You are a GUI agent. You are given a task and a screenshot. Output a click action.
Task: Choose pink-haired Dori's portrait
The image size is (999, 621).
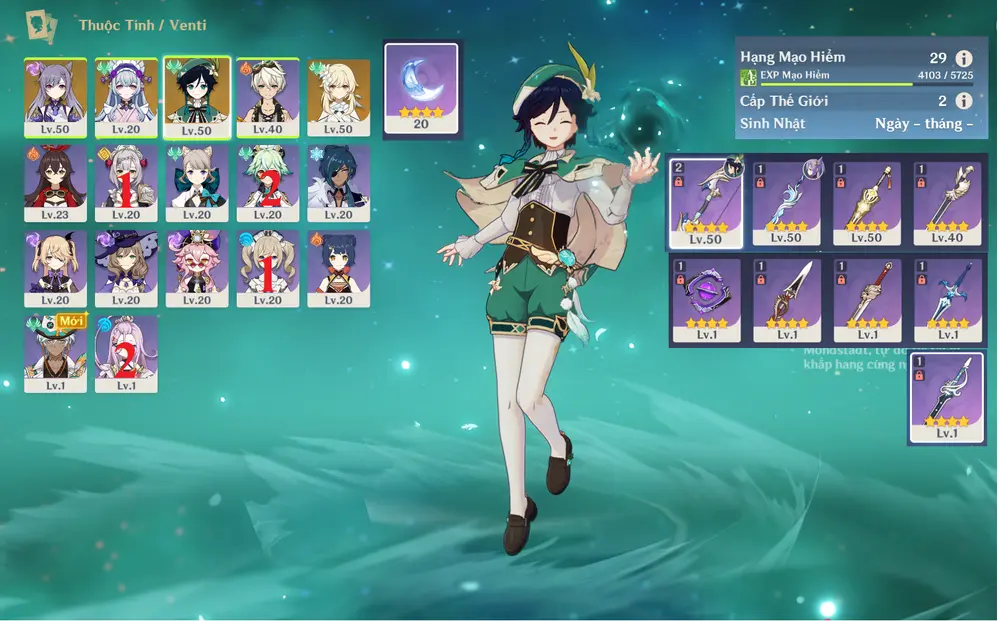pyautogui.click(x=197, y=269)
